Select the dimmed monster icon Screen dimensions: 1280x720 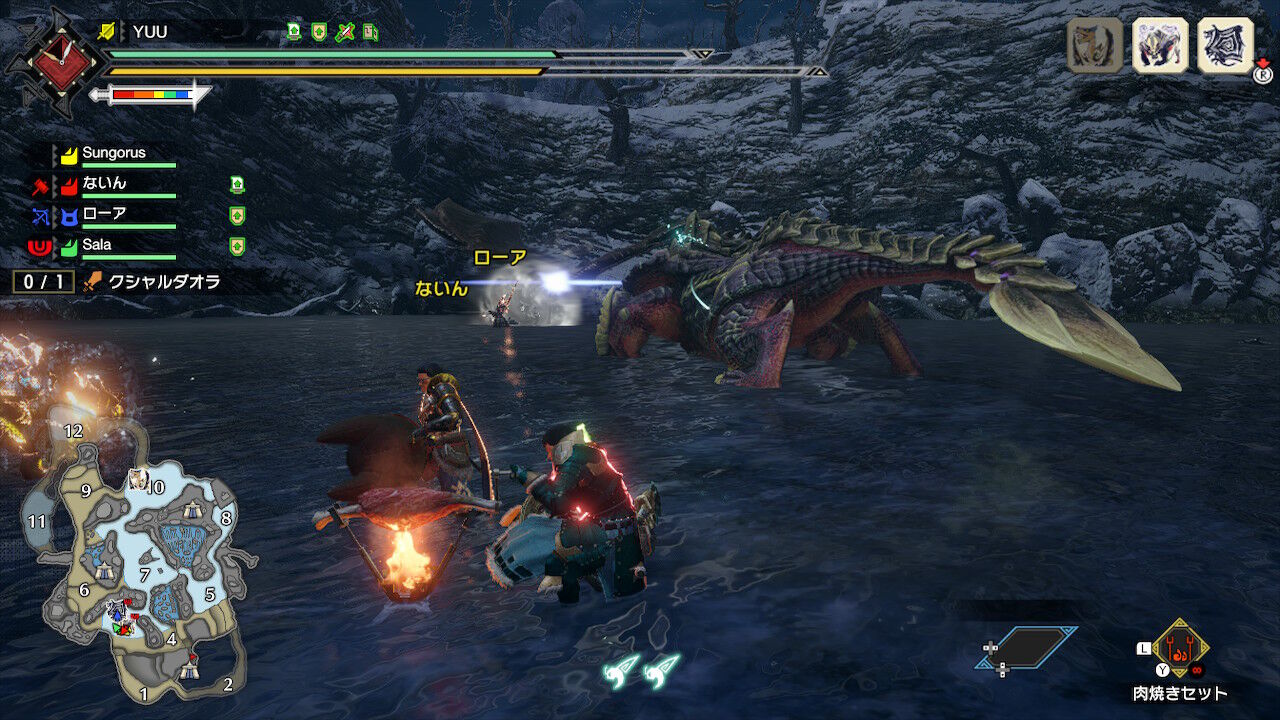click(x=1095, y=46)
